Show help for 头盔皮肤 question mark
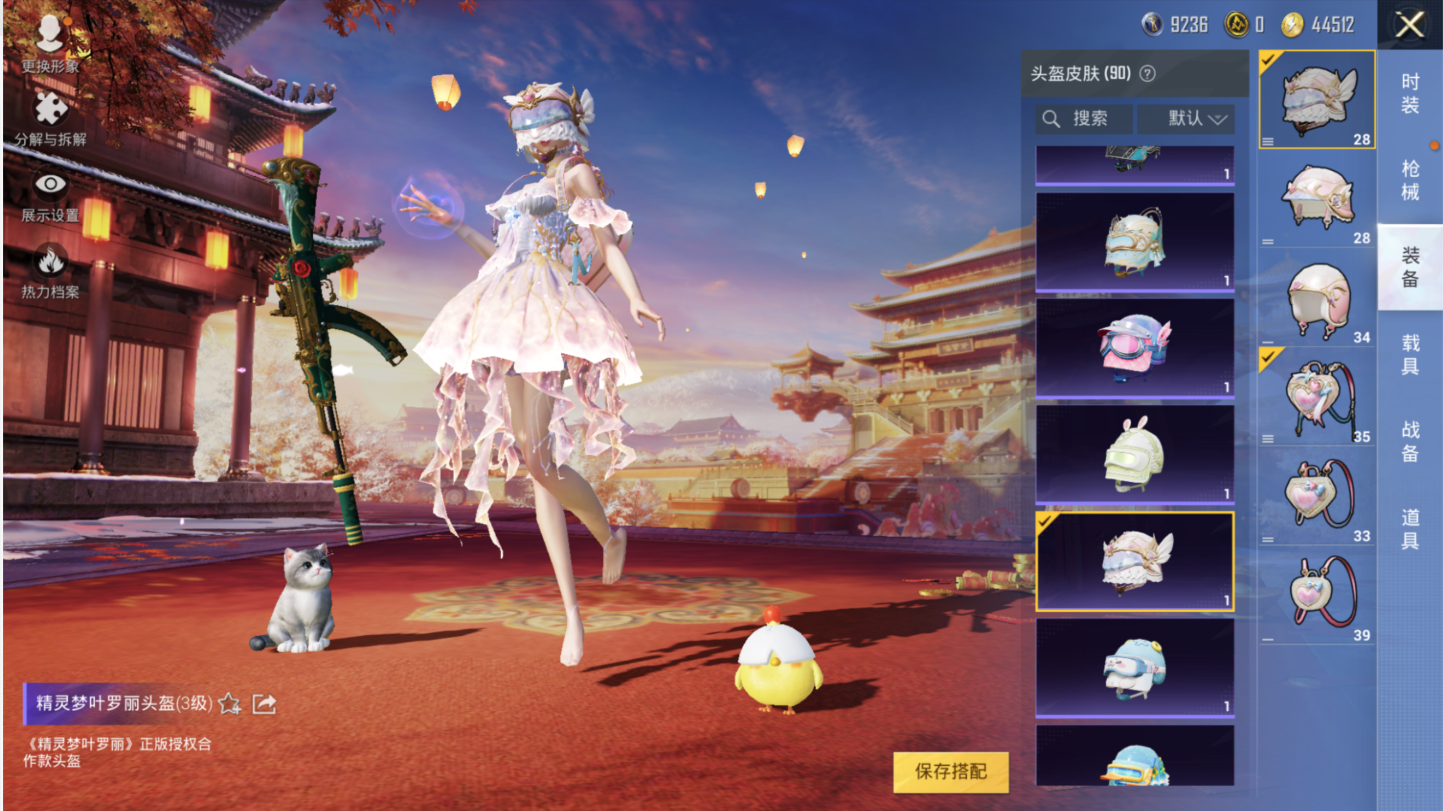This screenshot has height=811, width=1443. click(x=1148, y=73)
